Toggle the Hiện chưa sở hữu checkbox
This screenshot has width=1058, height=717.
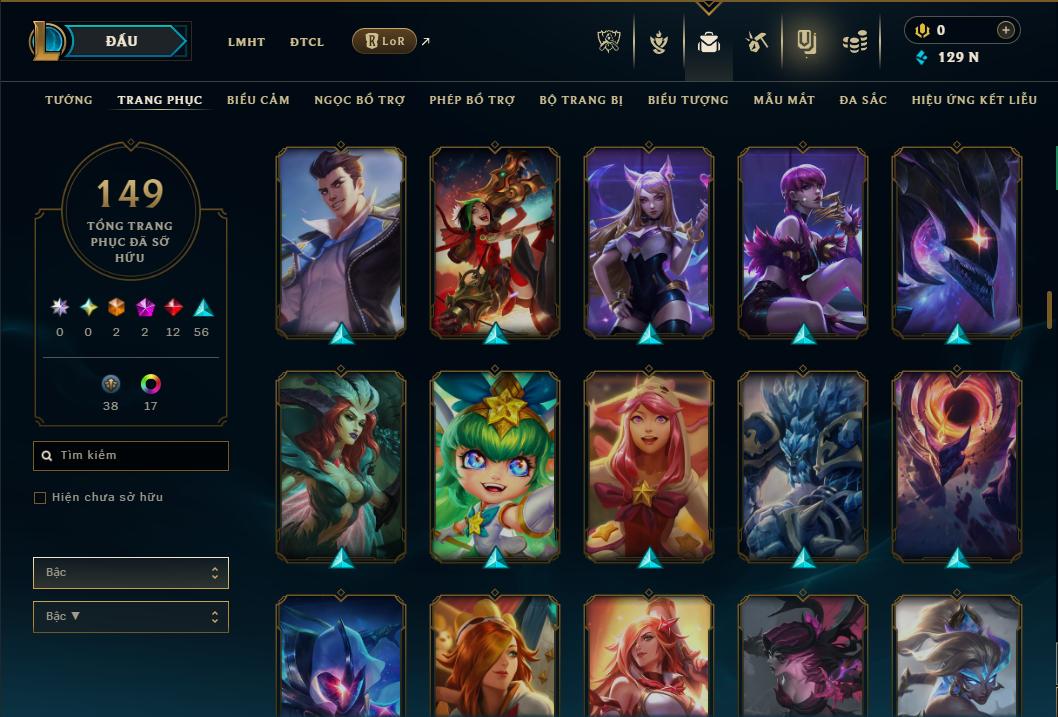(x=40, y=498)
